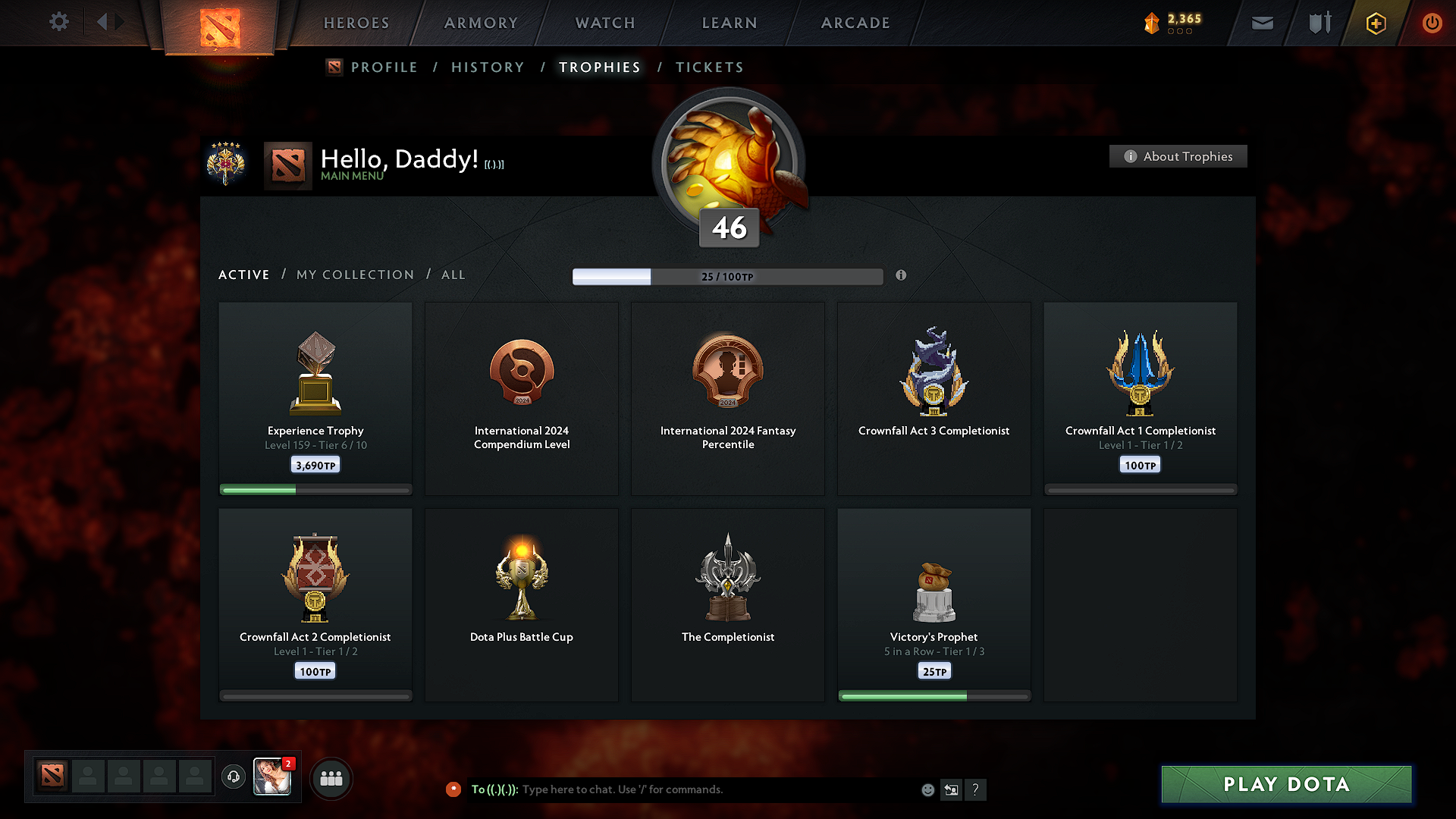This screenshot has height=819, width=1456.
Task: Open the WATCH menu
Action: coord(604,23)
